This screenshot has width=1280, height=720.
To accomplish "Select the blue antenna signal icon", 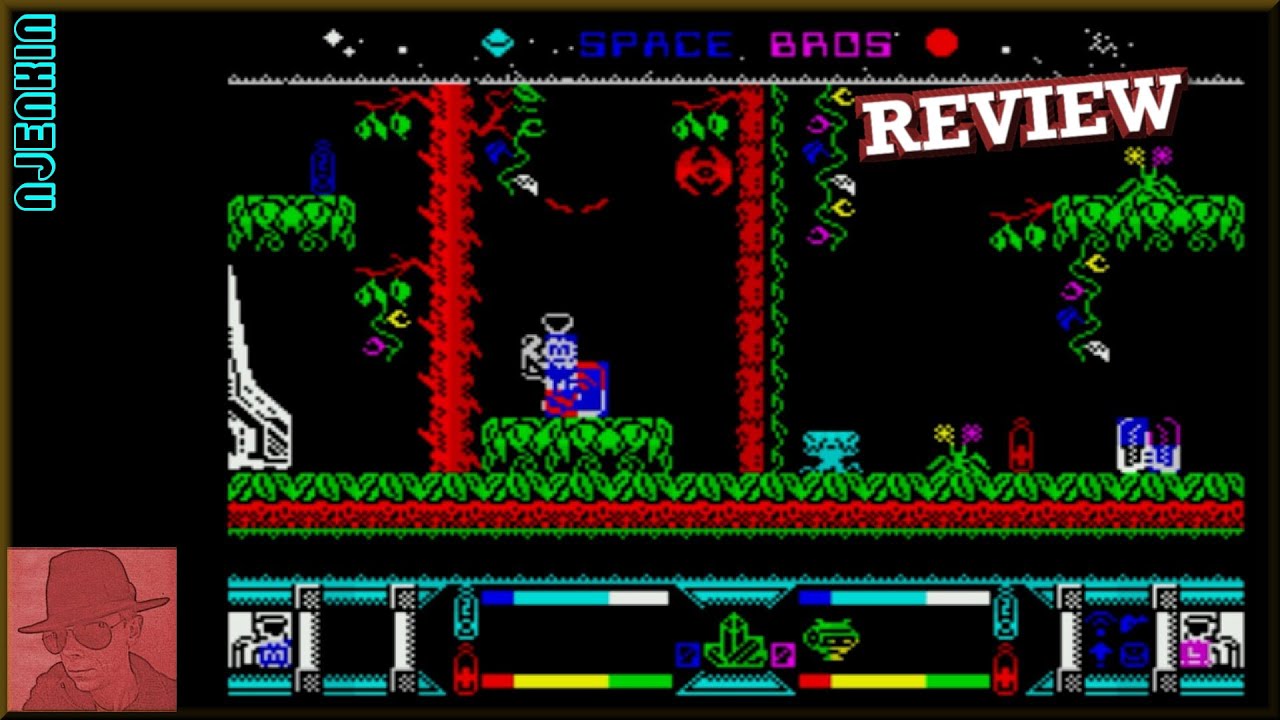I will 1099,622.
